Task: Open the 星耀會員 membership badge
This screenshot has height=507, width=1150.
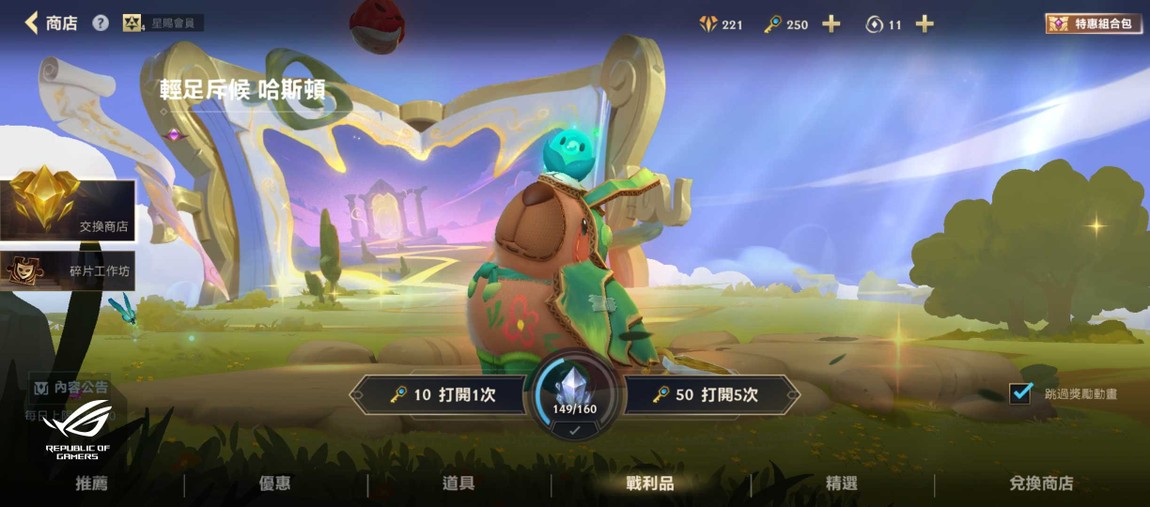Action: 162,22
